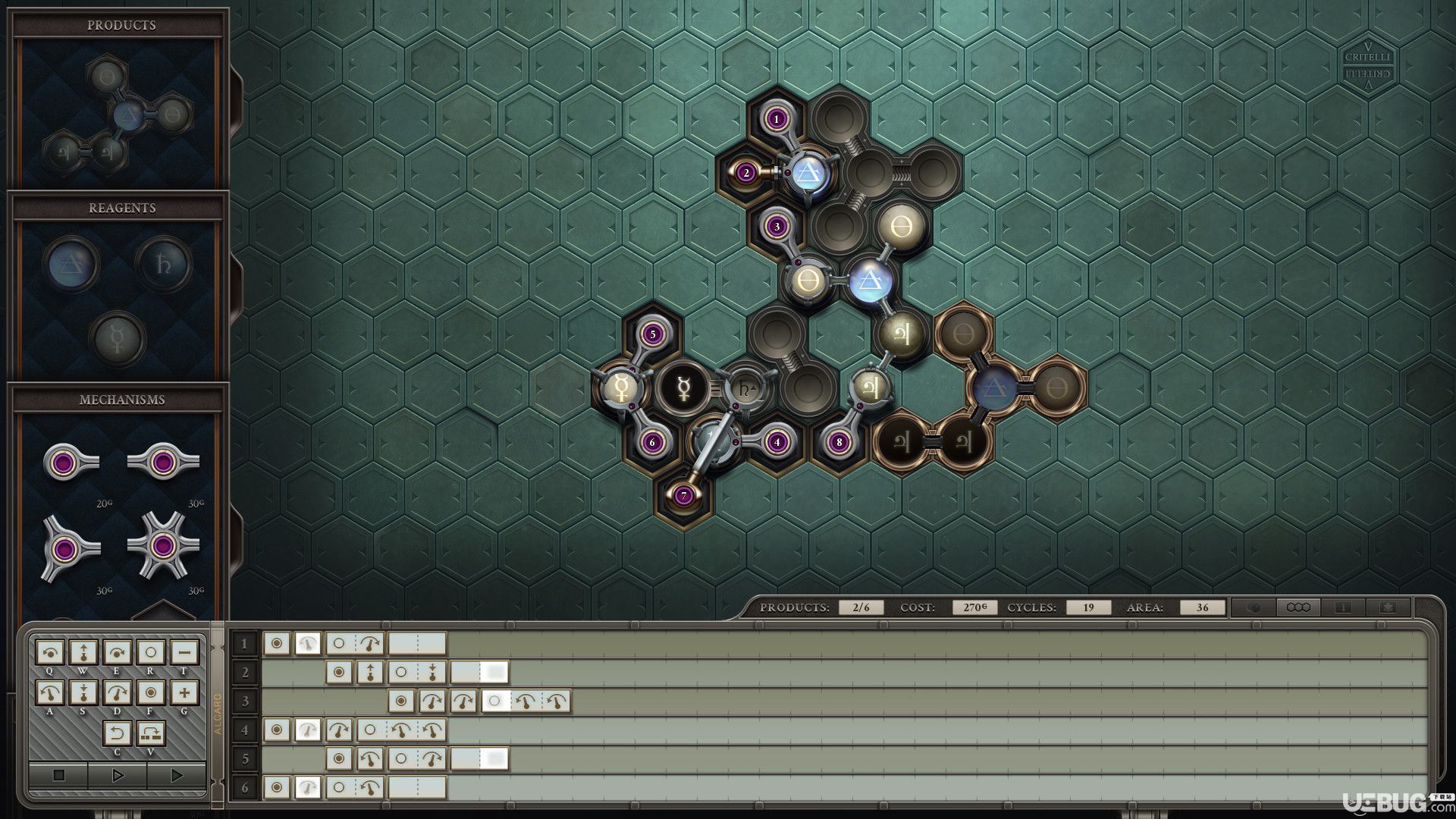The image size is (1456, 819).
Task: Select the six-armed mechanism part
Action: point(162,546)
